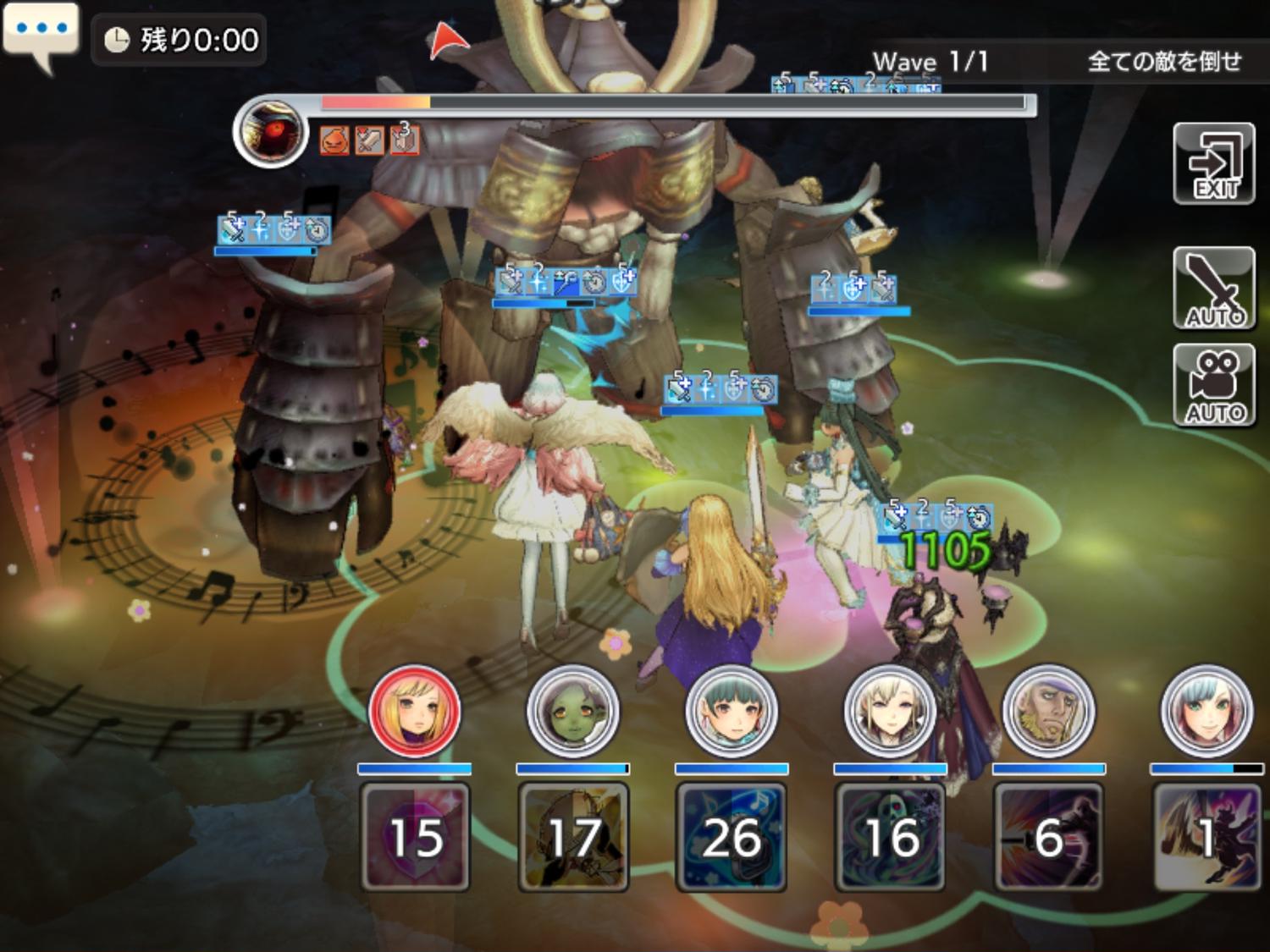Image resolution: width=1270 pixels, height=952 pixels.
Task: Activate the music note skill, cooldown 26
Action: [x=732, y=837]
